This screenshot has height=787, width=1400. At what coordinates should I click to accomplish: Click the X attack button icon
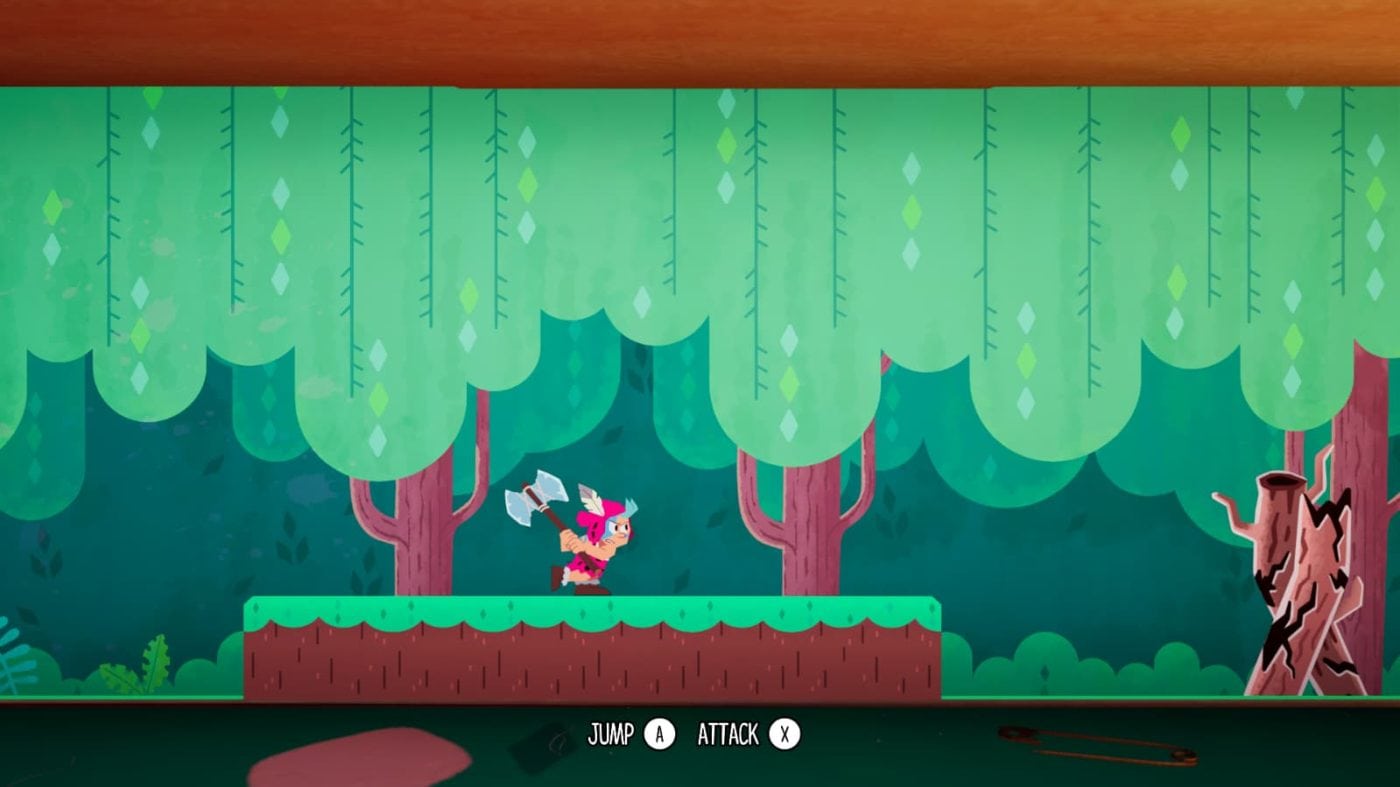point(783,732)
